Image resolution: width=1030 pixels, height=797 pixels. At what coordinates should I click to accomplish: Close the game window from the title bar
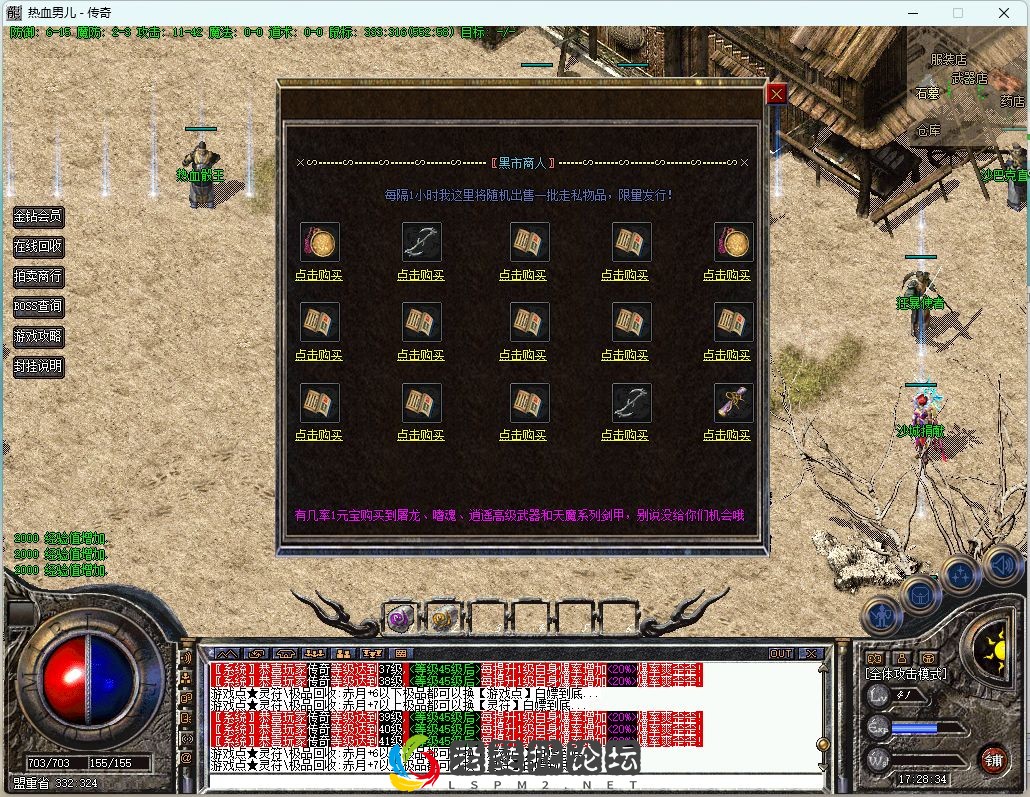1004,13
